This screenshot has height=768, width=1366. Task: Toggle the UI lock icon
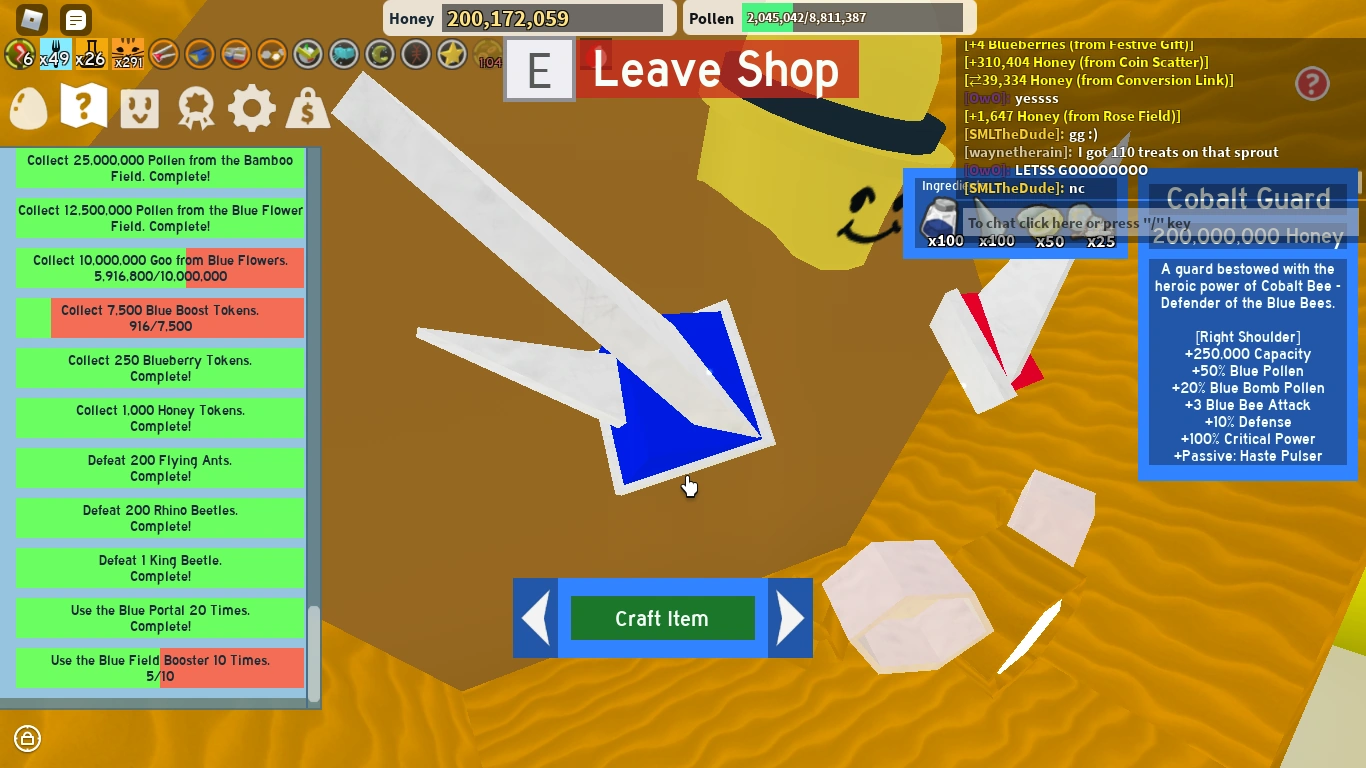point(27,739)
